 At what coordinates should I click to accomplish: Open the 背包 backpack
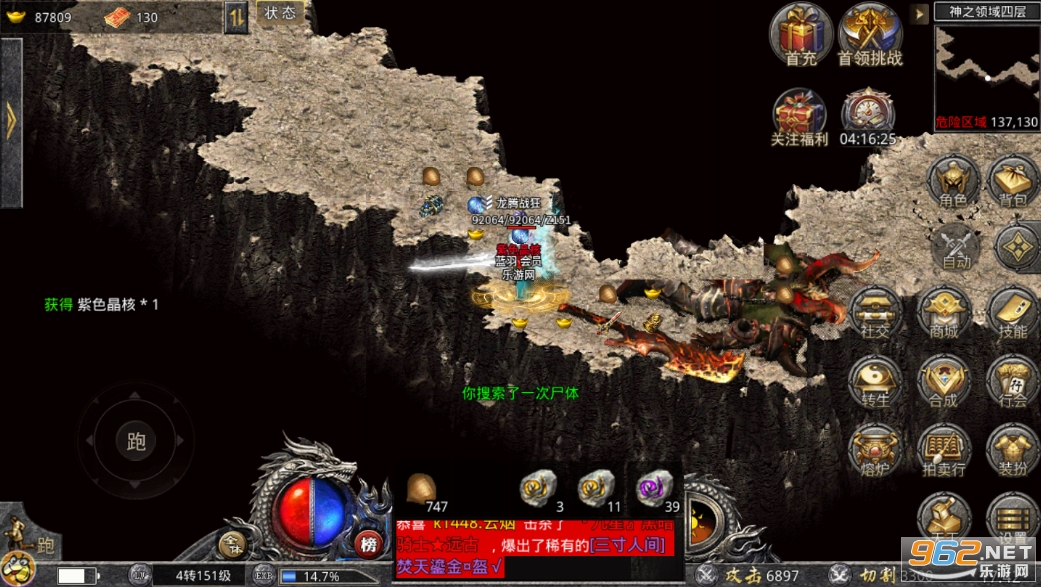coord(1013,182)
